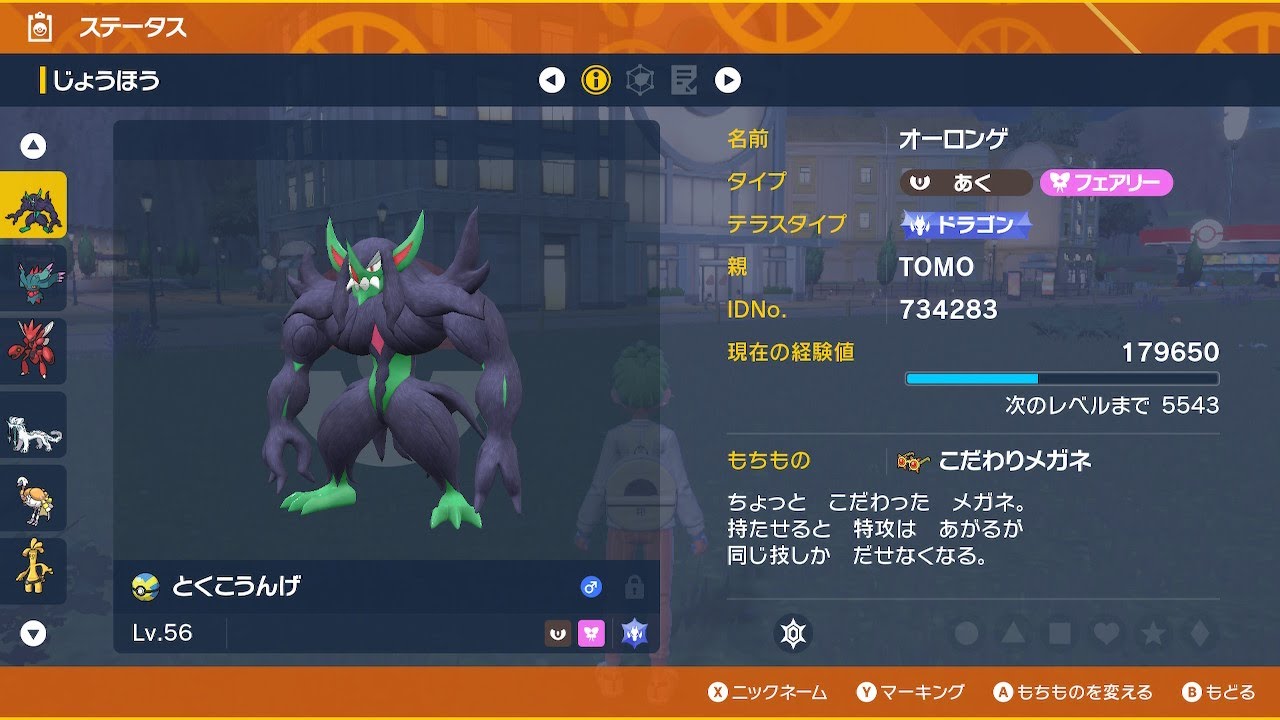Select the info (i) tab icon
The width and height of the screenshot is (1280, 720).
point(596,79)
